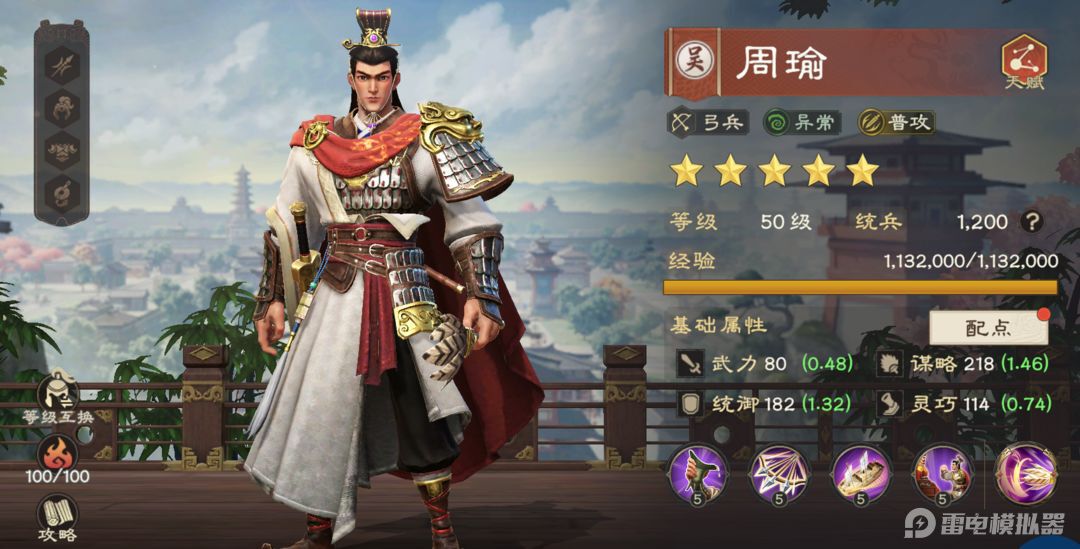Click the 配点 attribute allocation button
Screen dimensions: 1080x549
[x=988, y=328]
